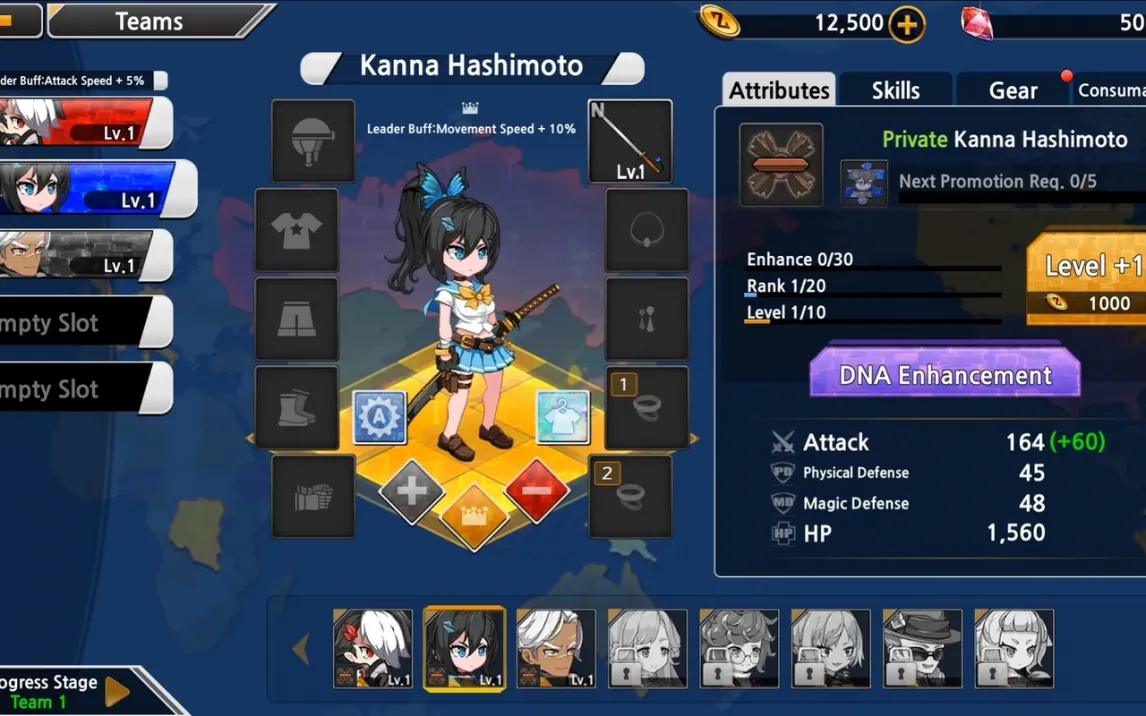Open the gloves equipment slot
1146x716 pixels.
point(313,496)
